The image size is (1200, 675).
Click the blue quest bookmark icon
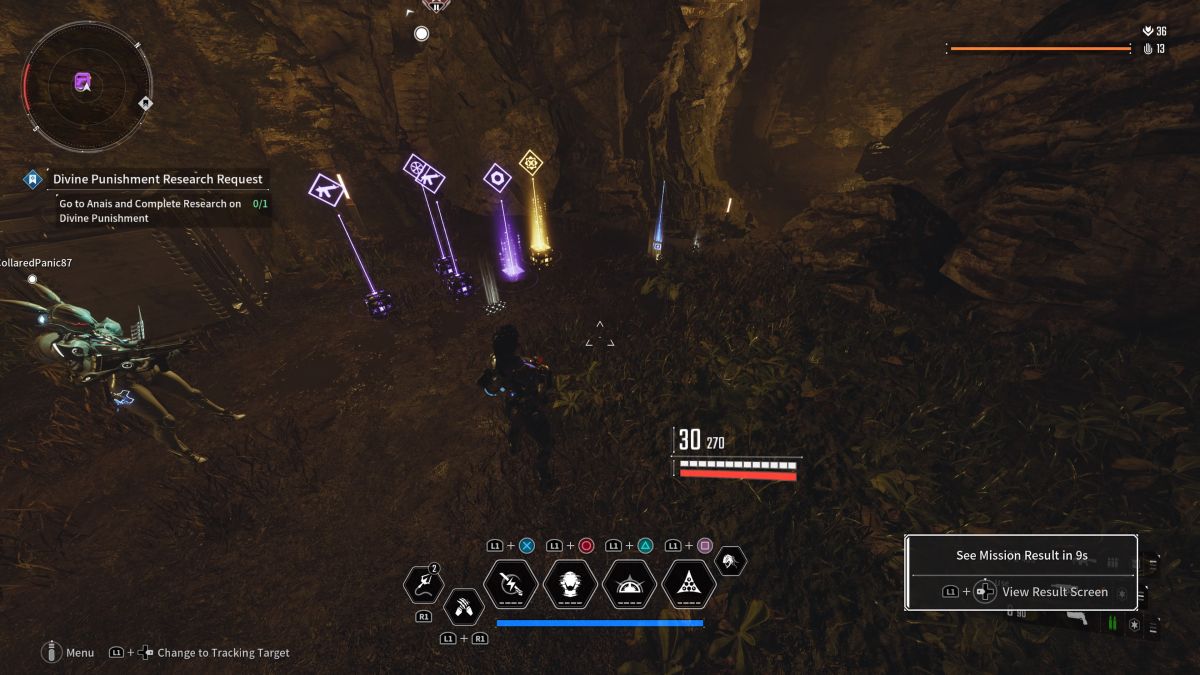[33, 179]
